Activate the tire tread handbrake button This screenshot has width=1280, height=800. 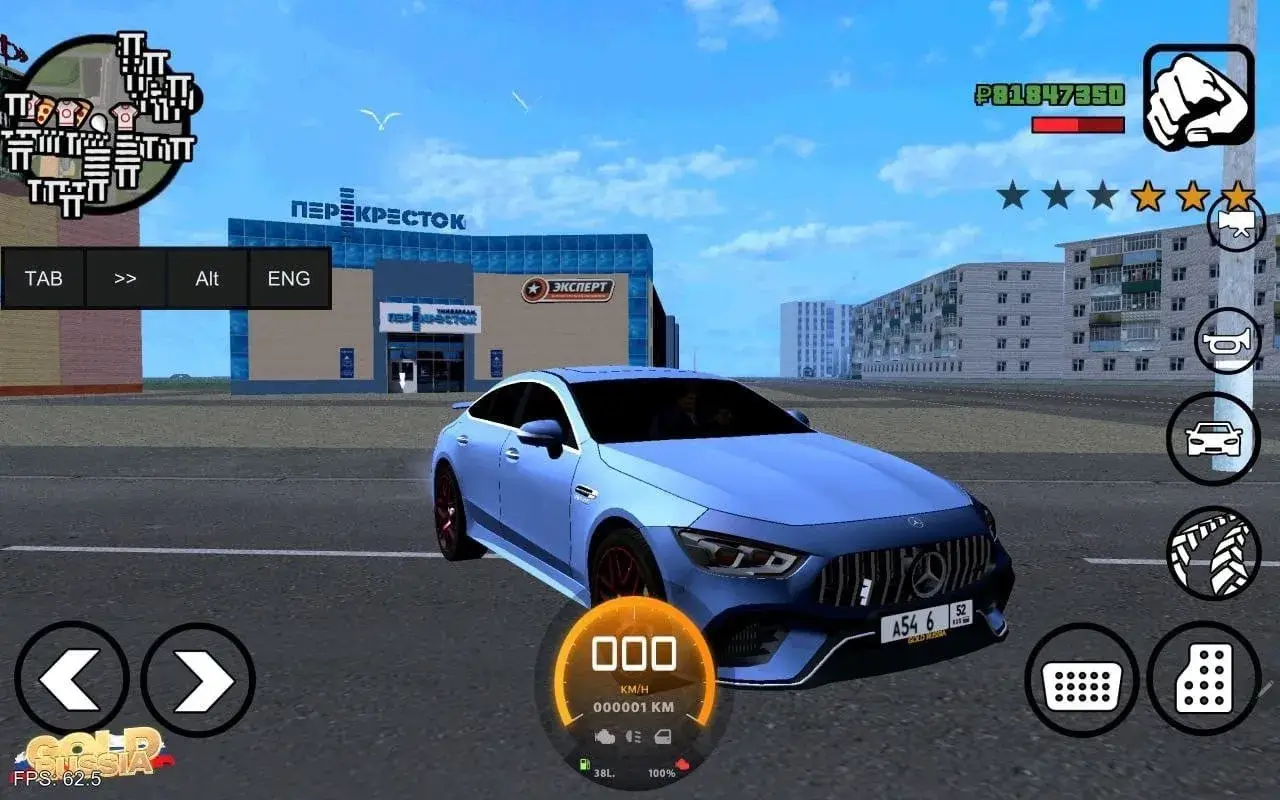pos(1213,553)
